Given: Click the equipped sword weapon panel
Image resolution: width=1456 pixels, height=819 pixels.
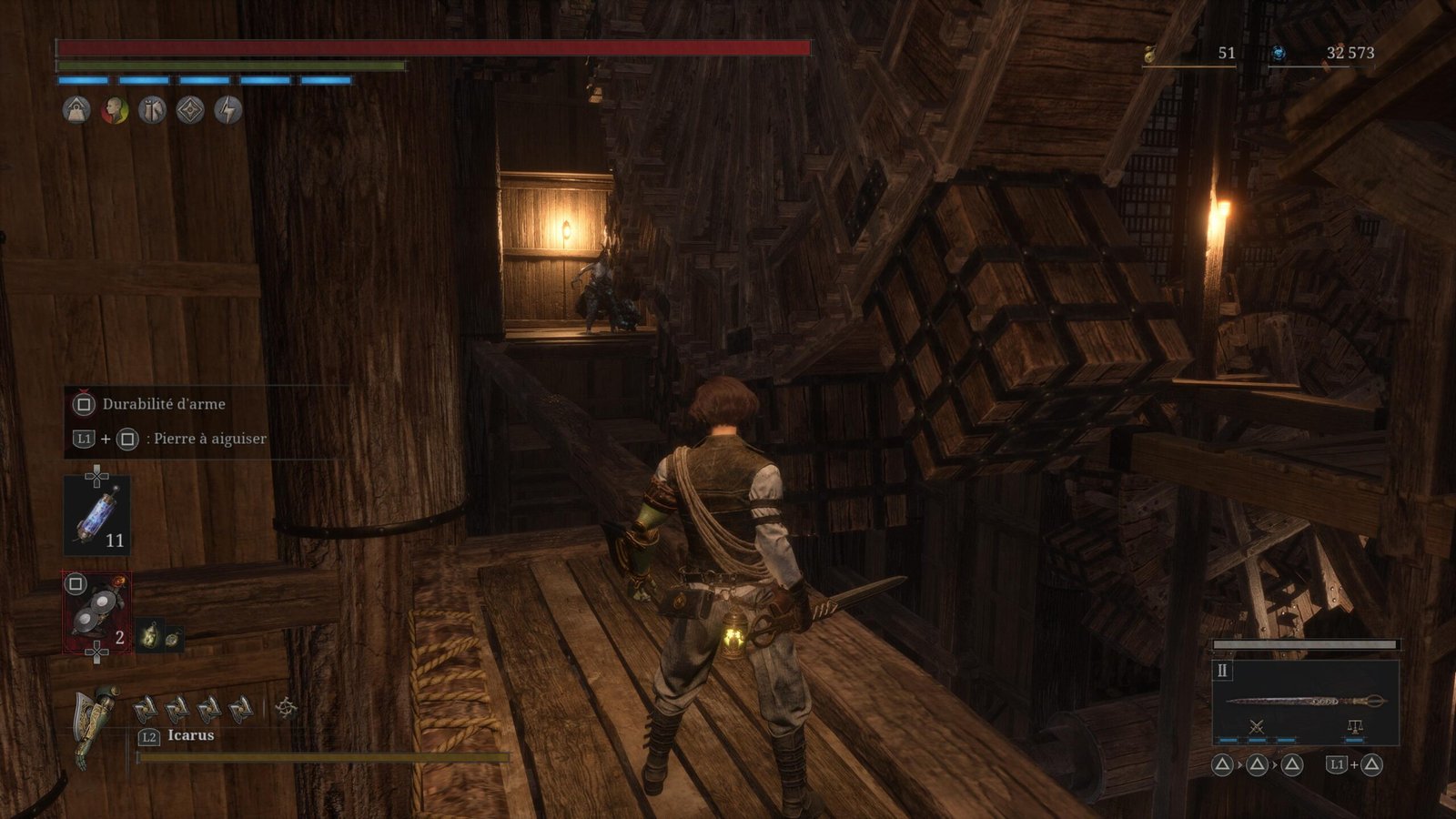Looking at the screenshot, I should (x=1305, y=701).
